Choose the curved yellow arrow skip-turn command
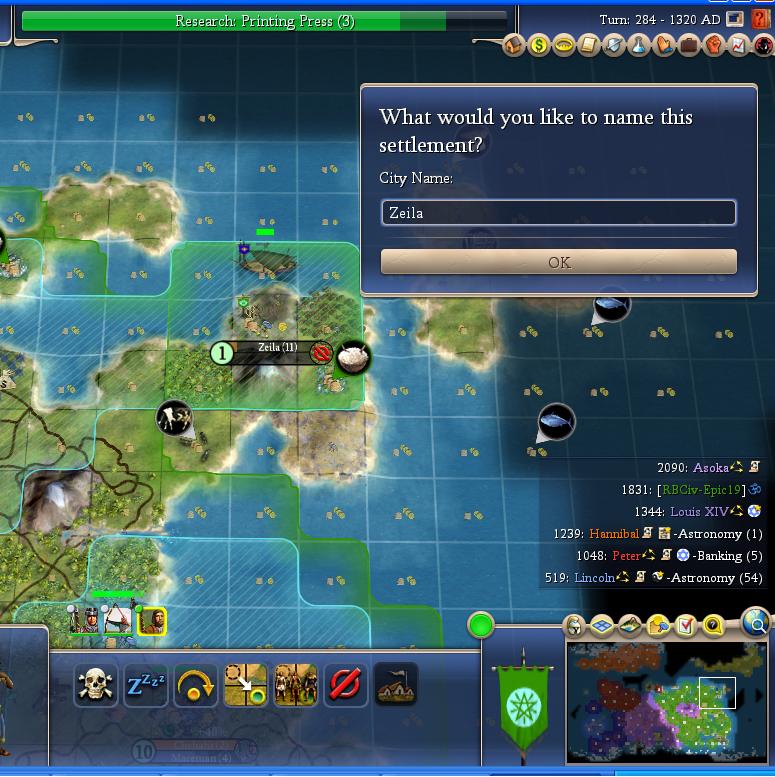The width and height of the screenshot is (775, 777). tap(196, 685)
